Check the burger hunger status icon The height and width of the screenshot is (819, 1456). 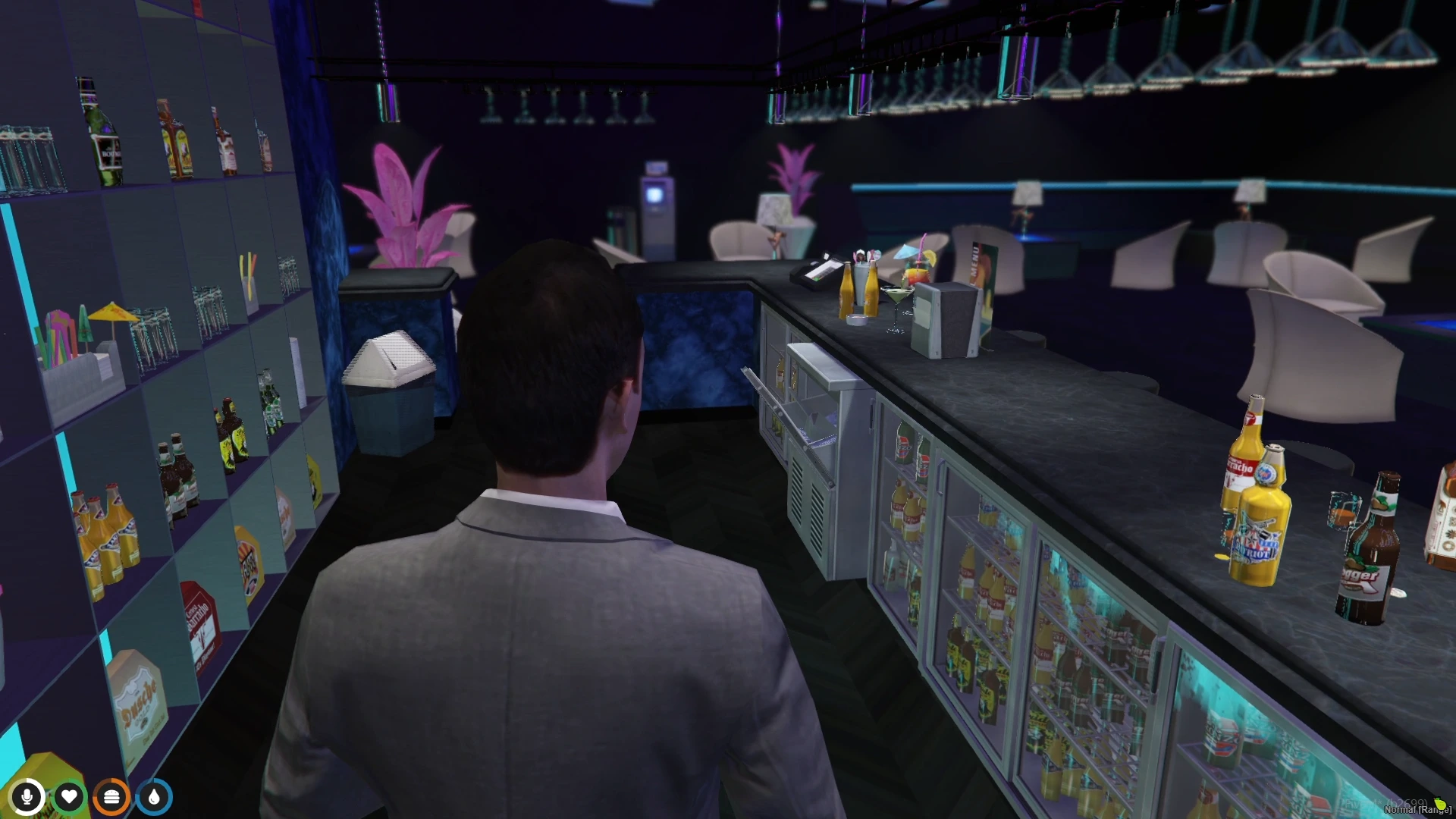(111, 797)
